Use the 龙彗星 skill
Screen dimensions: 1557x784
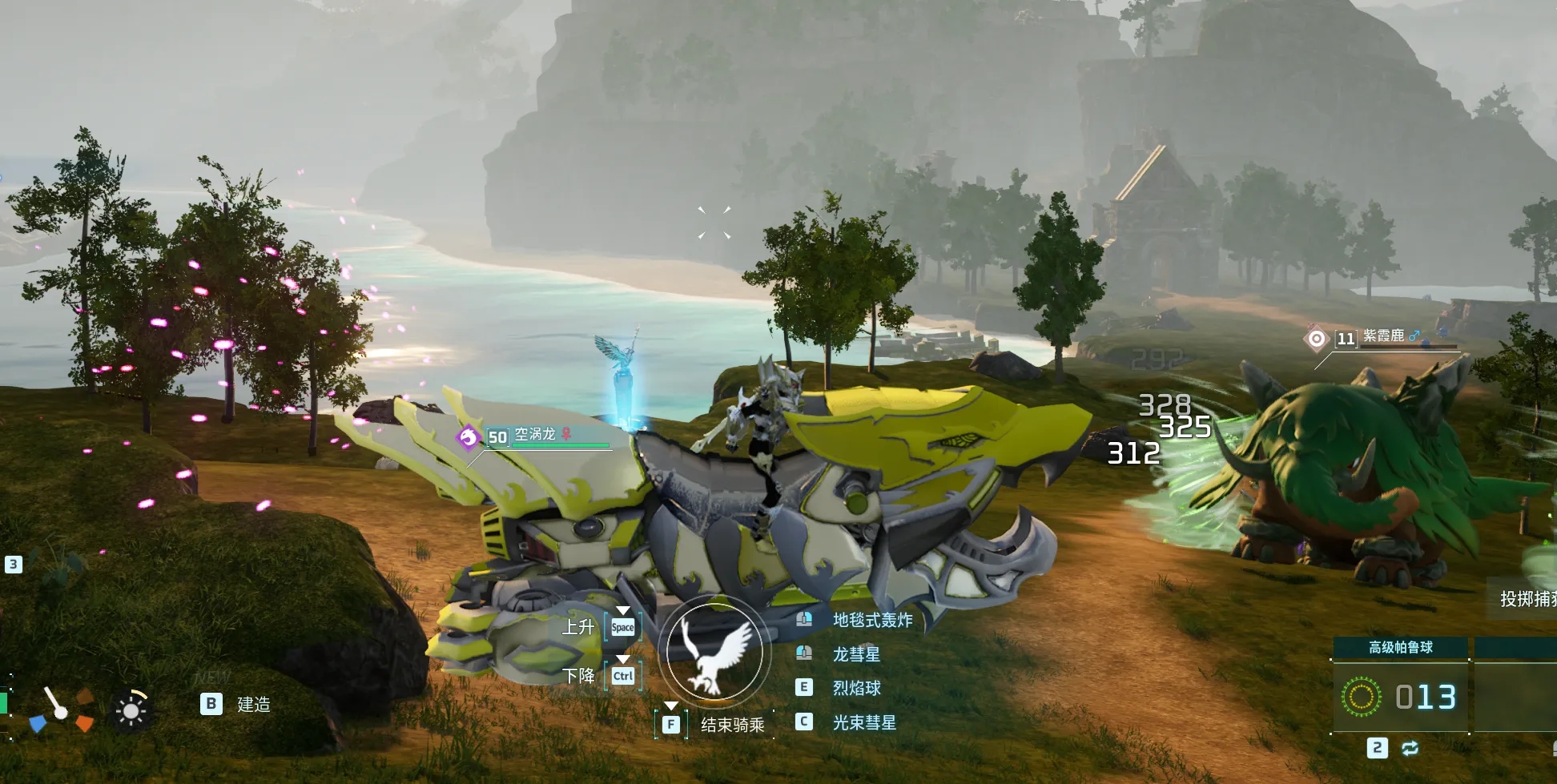[x=855, y=654]
